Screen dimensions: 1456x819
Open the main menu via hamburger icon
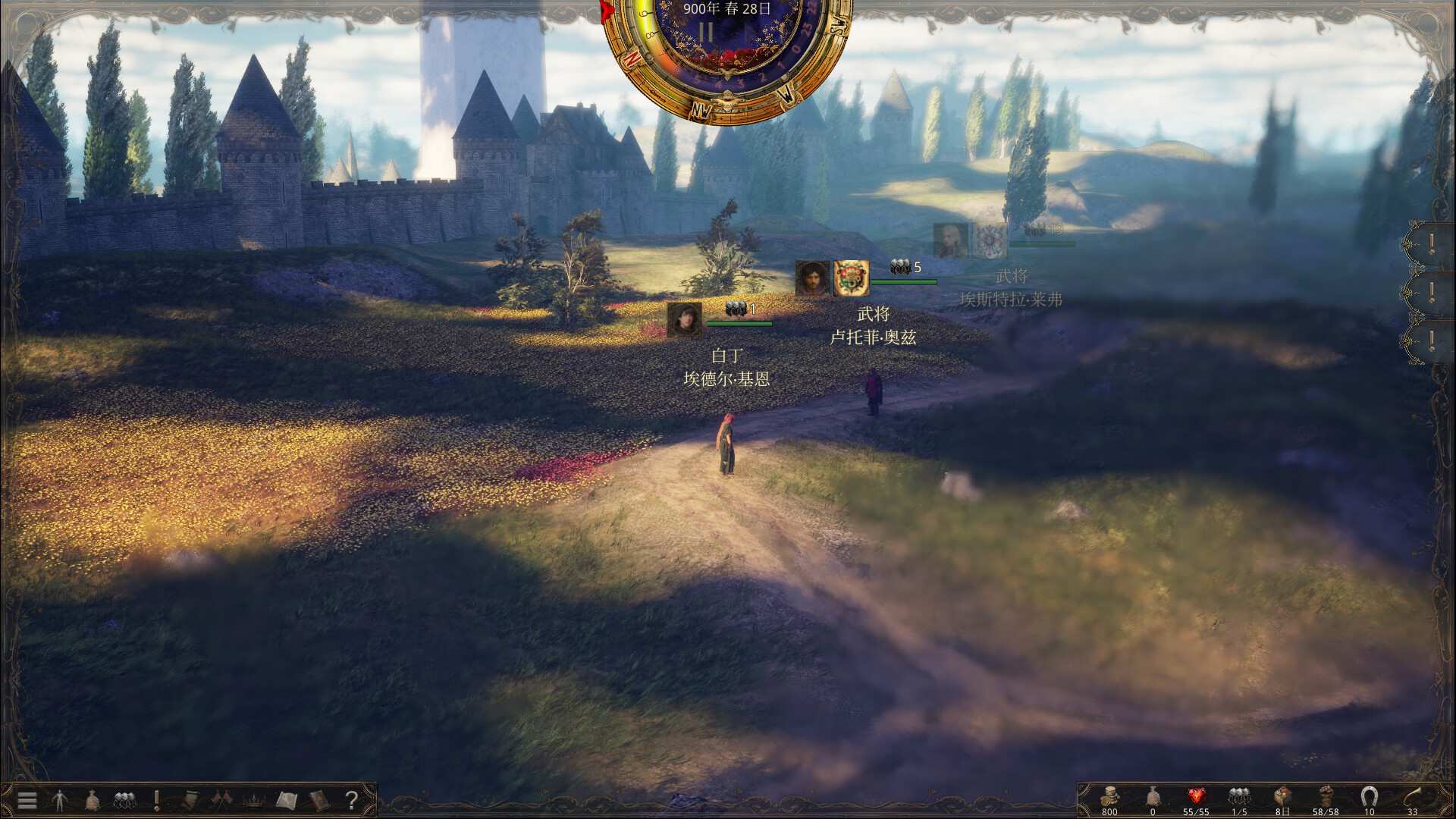click(x=27, y=800)
